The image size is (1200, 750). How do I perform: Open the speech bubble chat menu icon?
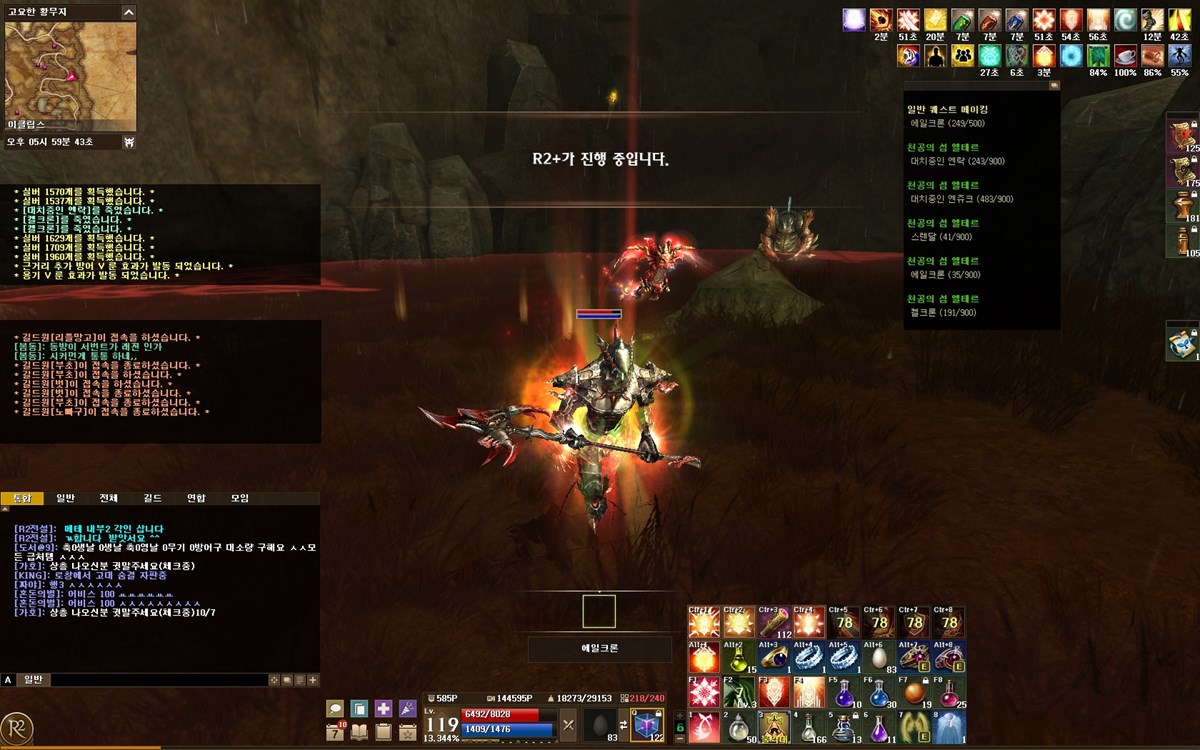tap(336, 708)
